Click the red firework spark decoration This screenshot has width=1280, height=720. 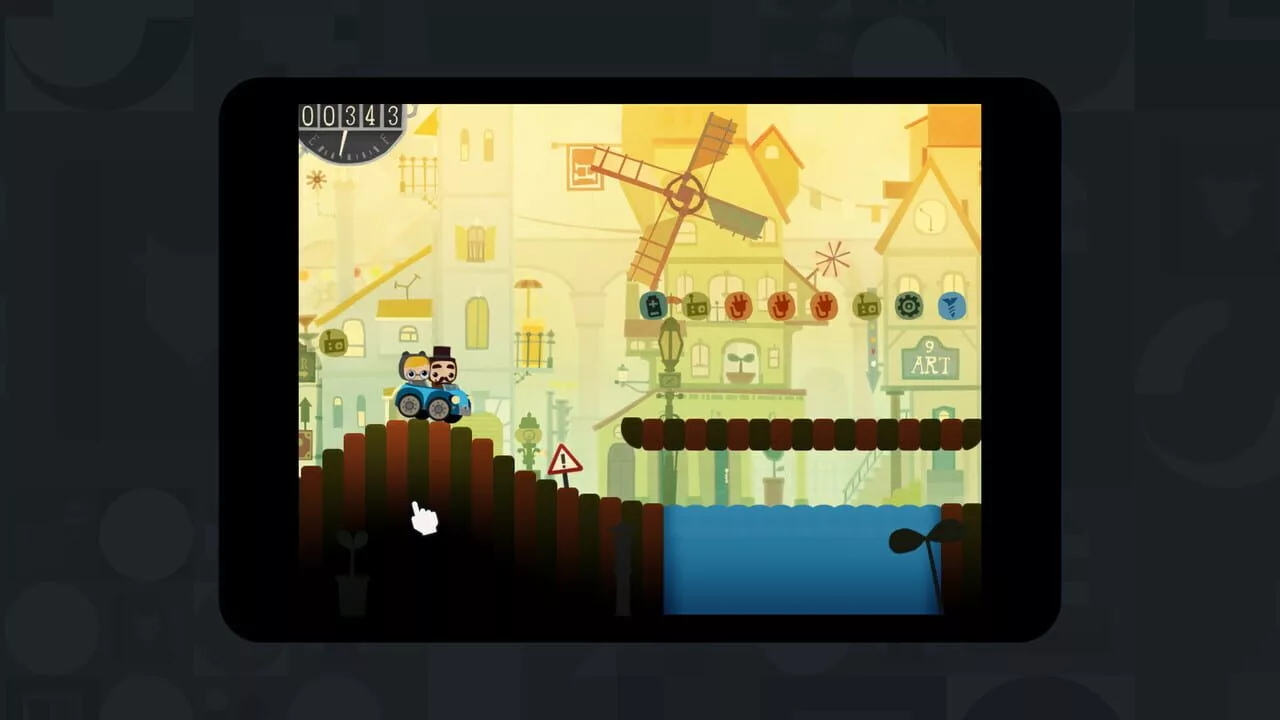pyautogui.click(x=833, y=258)
